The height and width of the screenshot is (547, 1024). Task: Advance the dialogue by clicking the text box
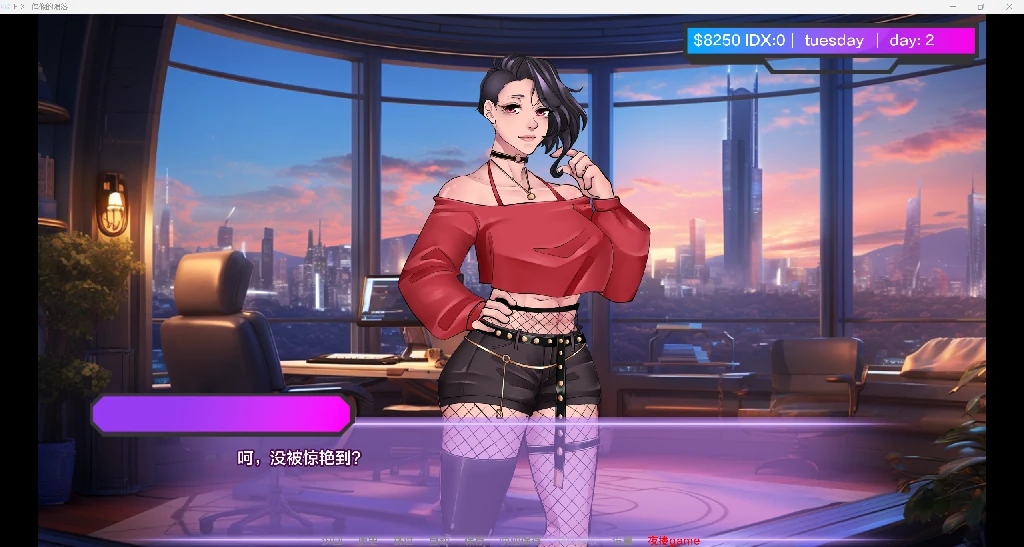[x=512, y=470]
